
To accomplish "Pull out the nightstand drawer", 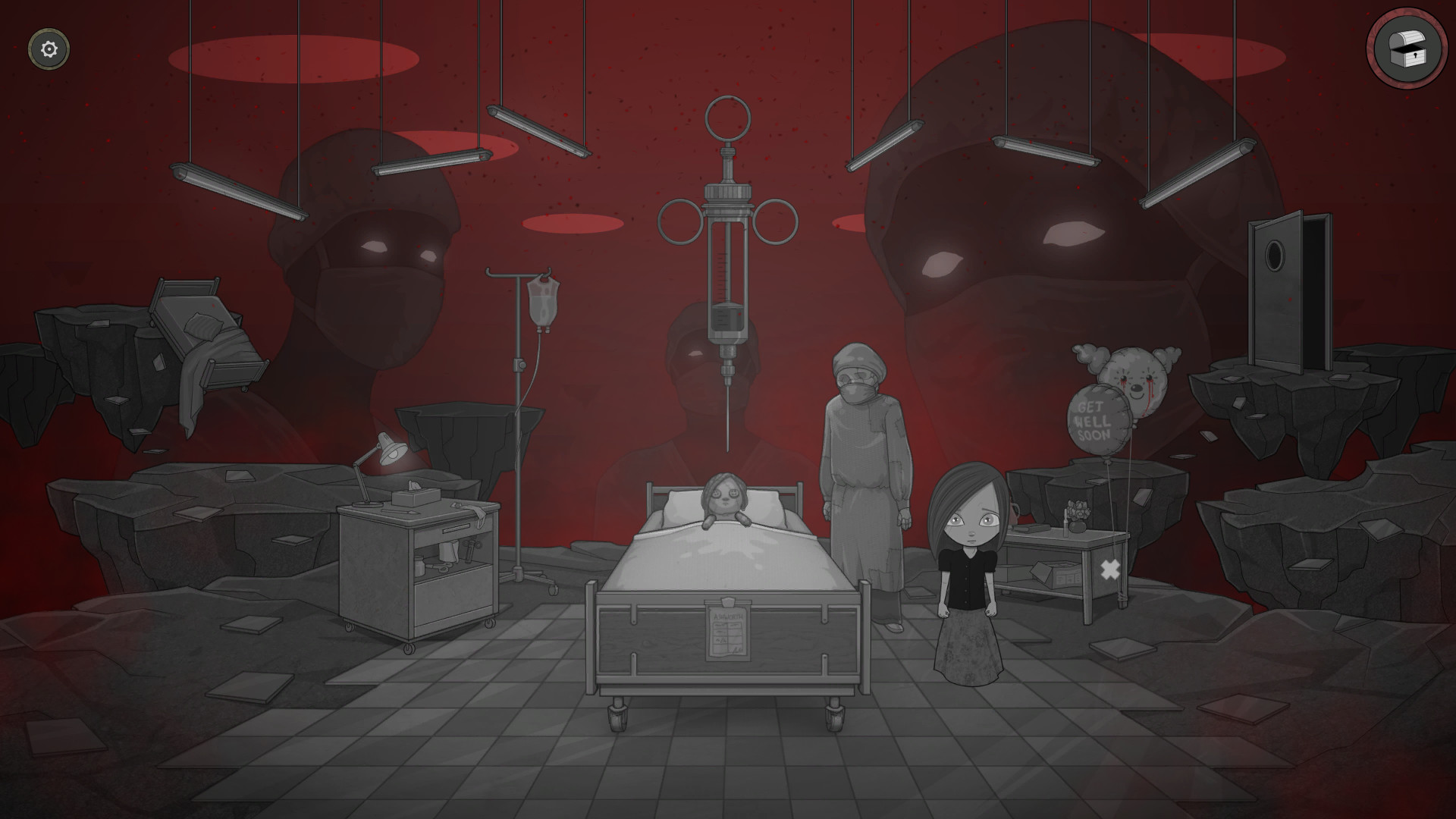I will (x=455, y=529).
